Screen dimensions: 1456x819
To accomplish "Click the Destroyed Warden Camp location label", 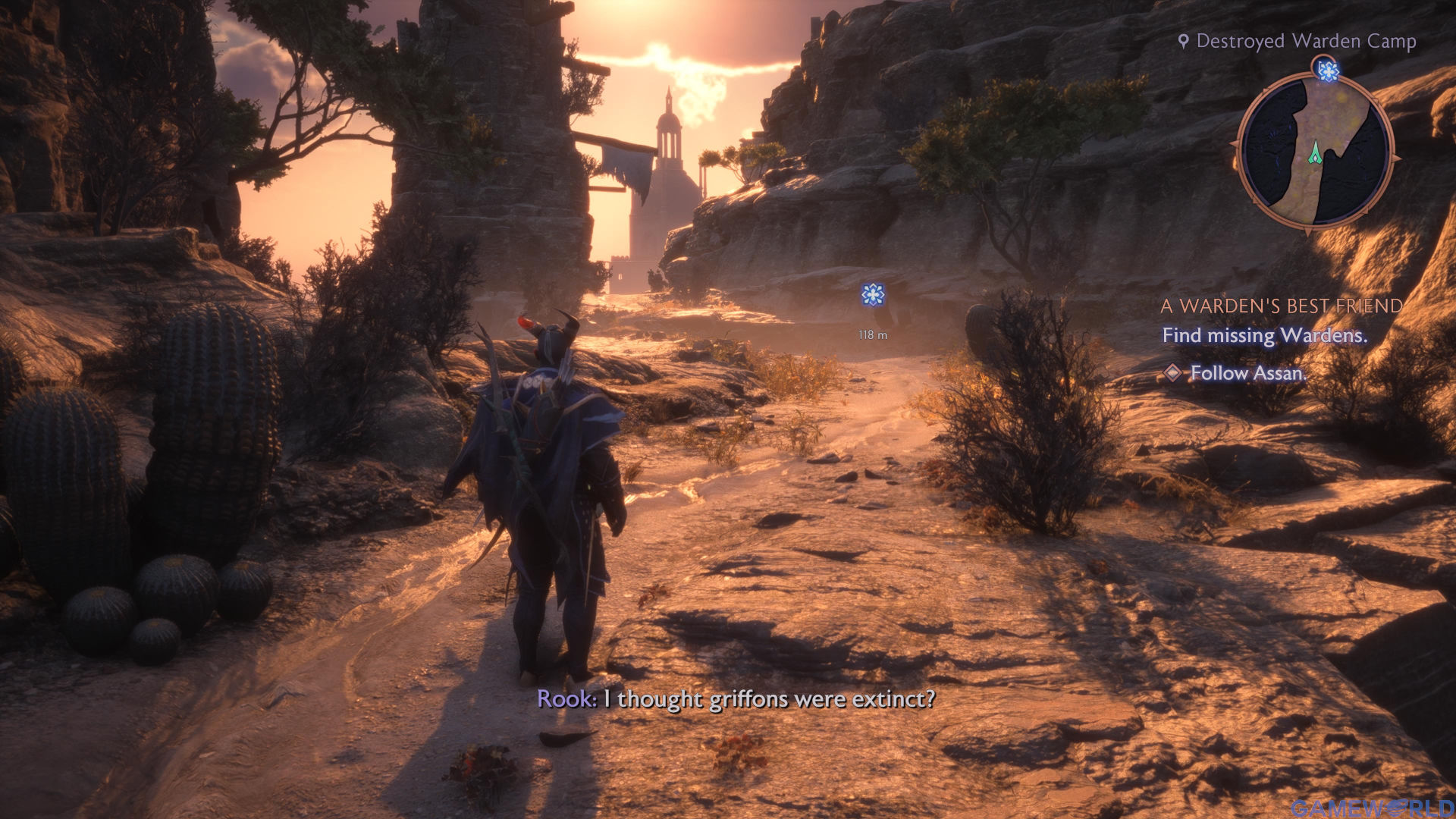I will [x=1305, y=41].
